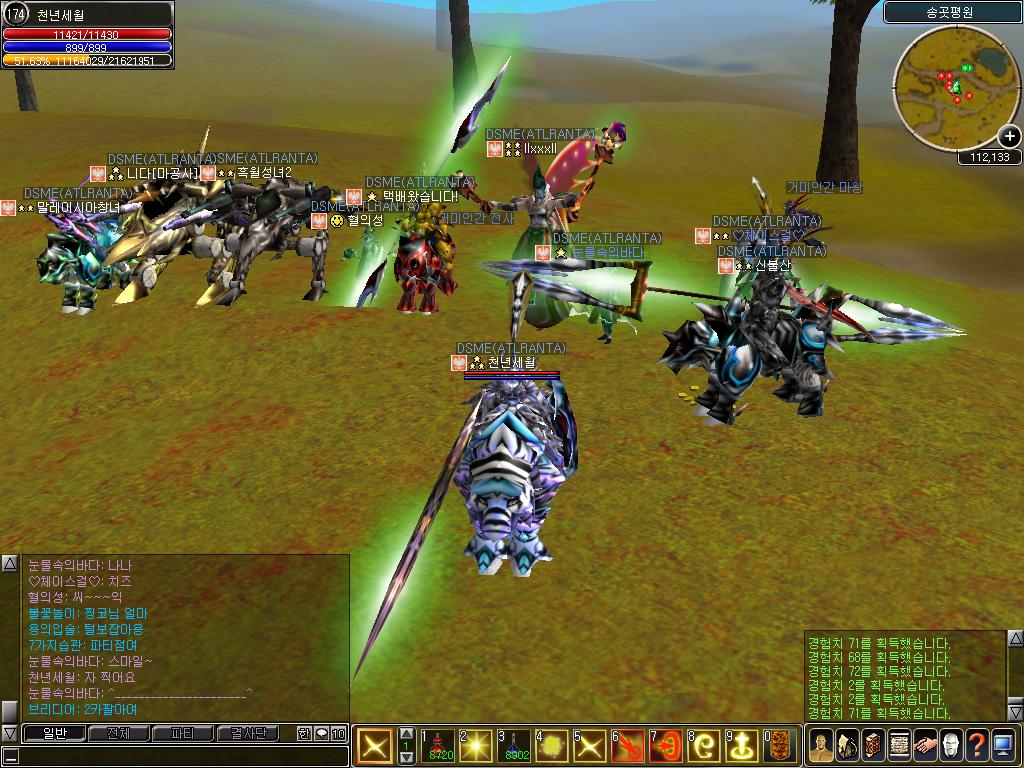Toggle the 한 language input button
This screenshot has width=1024, height=768.
pyautogui.click(x=304, y=733)
